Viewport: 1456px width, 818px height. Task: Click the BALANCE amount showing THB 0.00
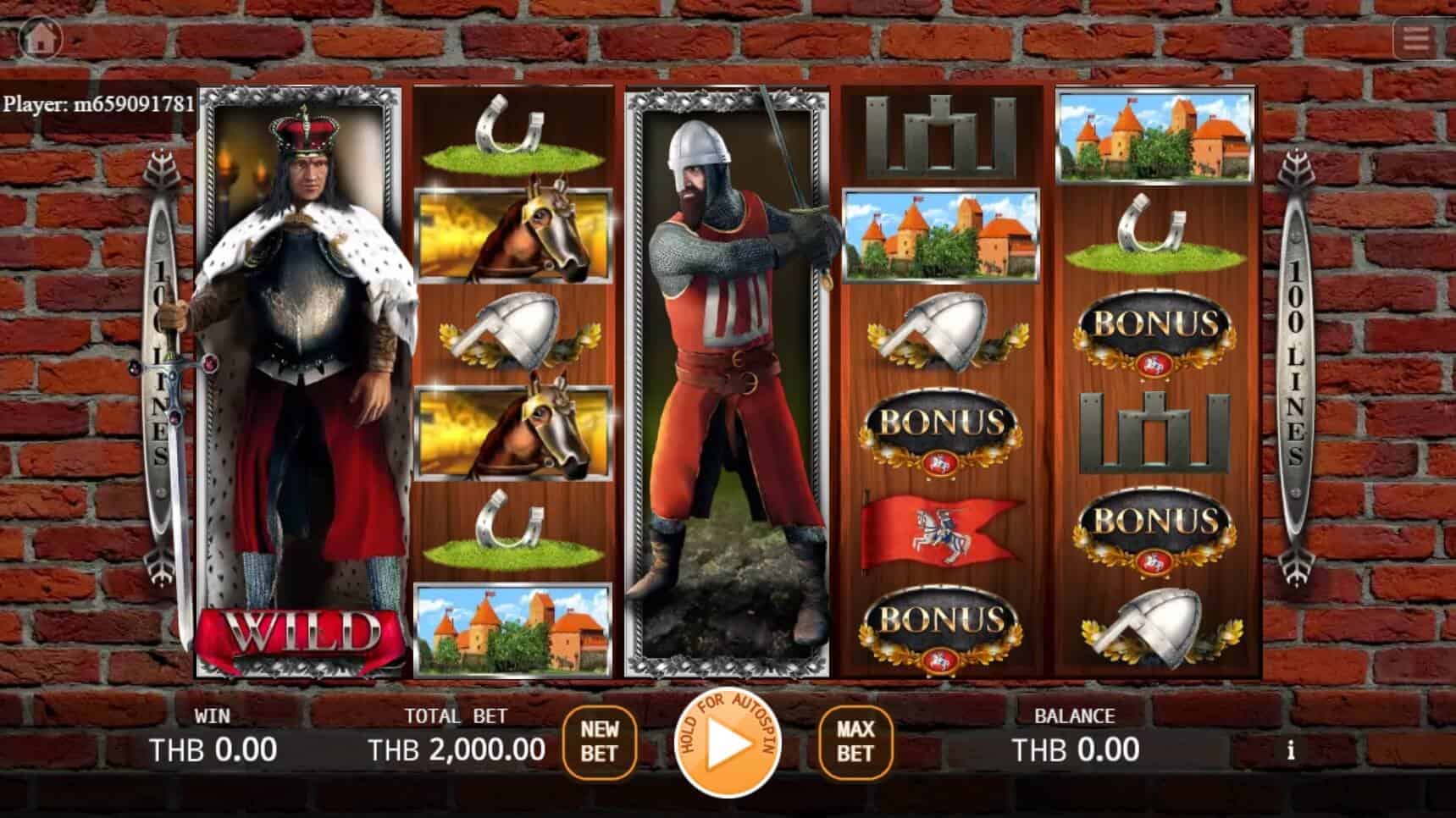pos(1074,749)
